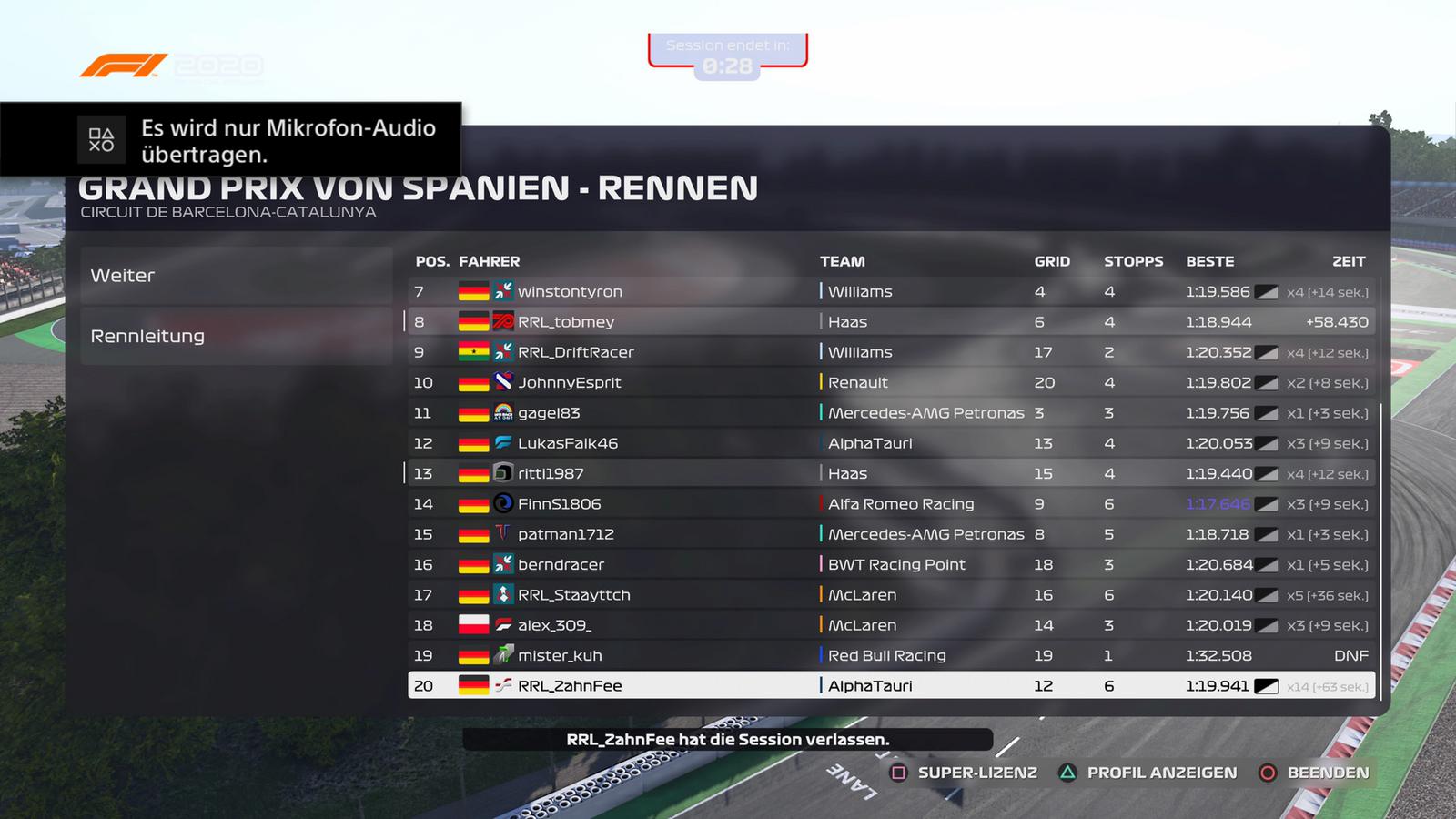Select the Weiter menu entry
Screen dimensions: 1456x819
click(x=236, y=276)
